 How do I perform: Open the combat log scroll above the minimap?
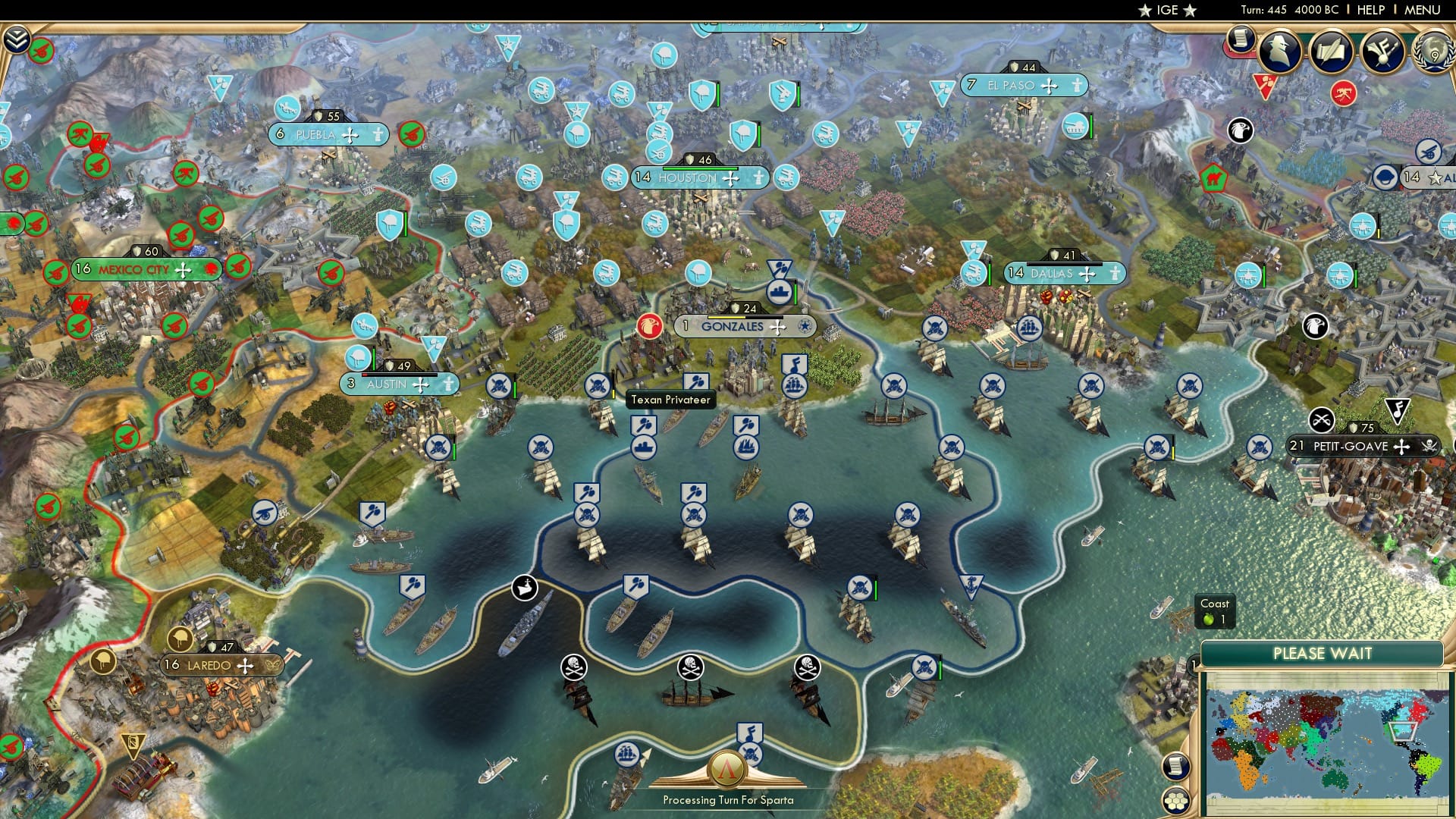coord(1175,766)
